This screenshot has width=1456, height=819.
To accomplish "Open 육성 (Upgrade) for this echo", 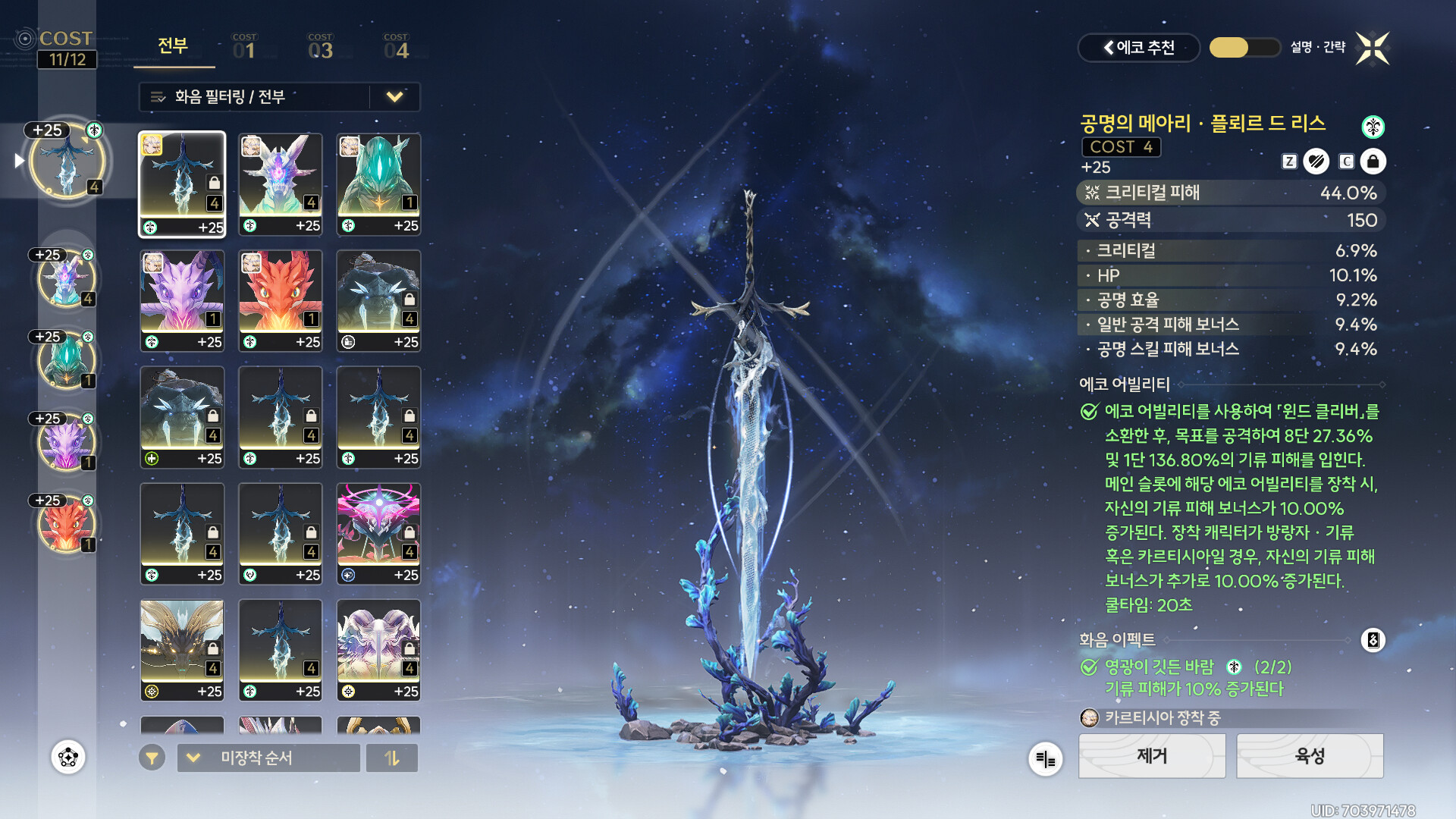I will [1310, 756].
